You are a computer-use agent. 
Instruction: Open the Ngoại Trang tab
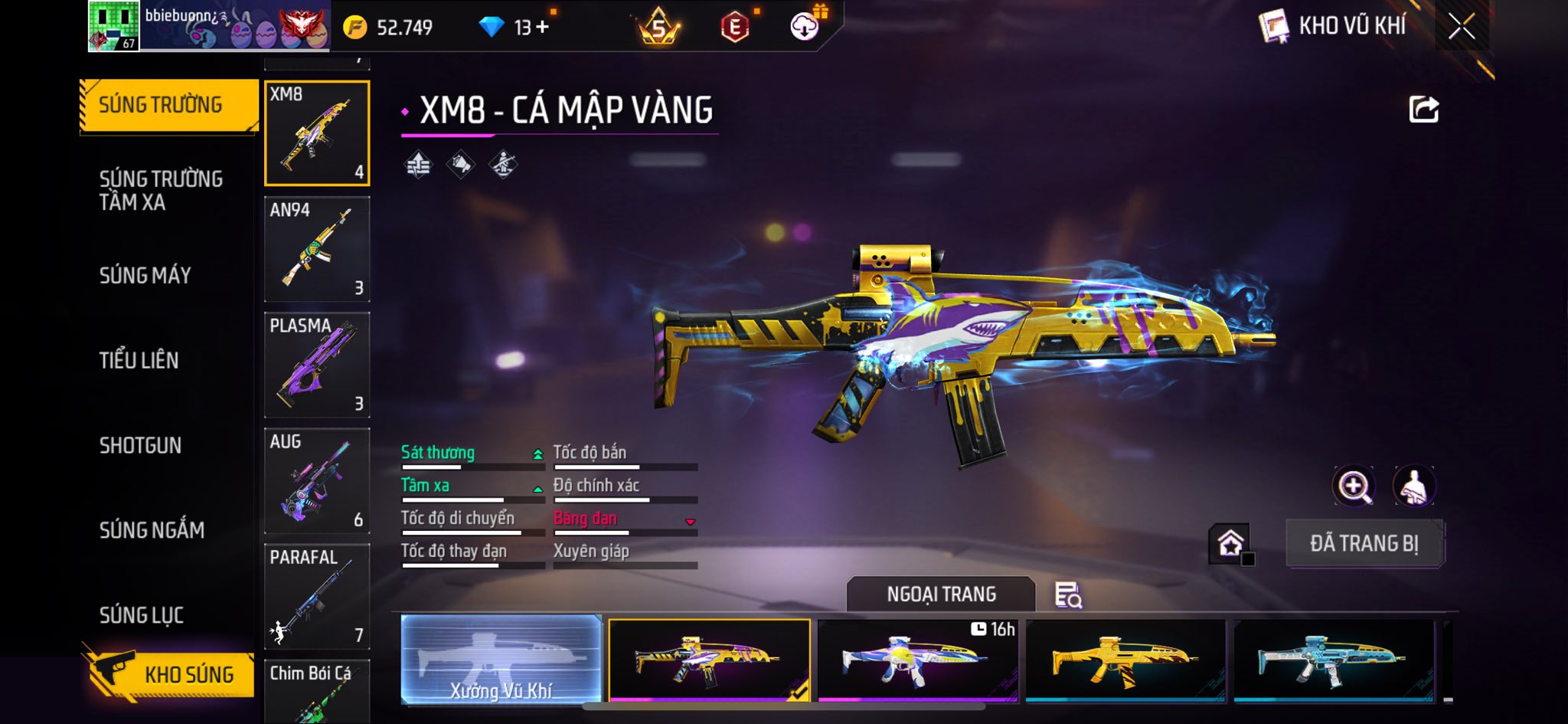[941, 595]
